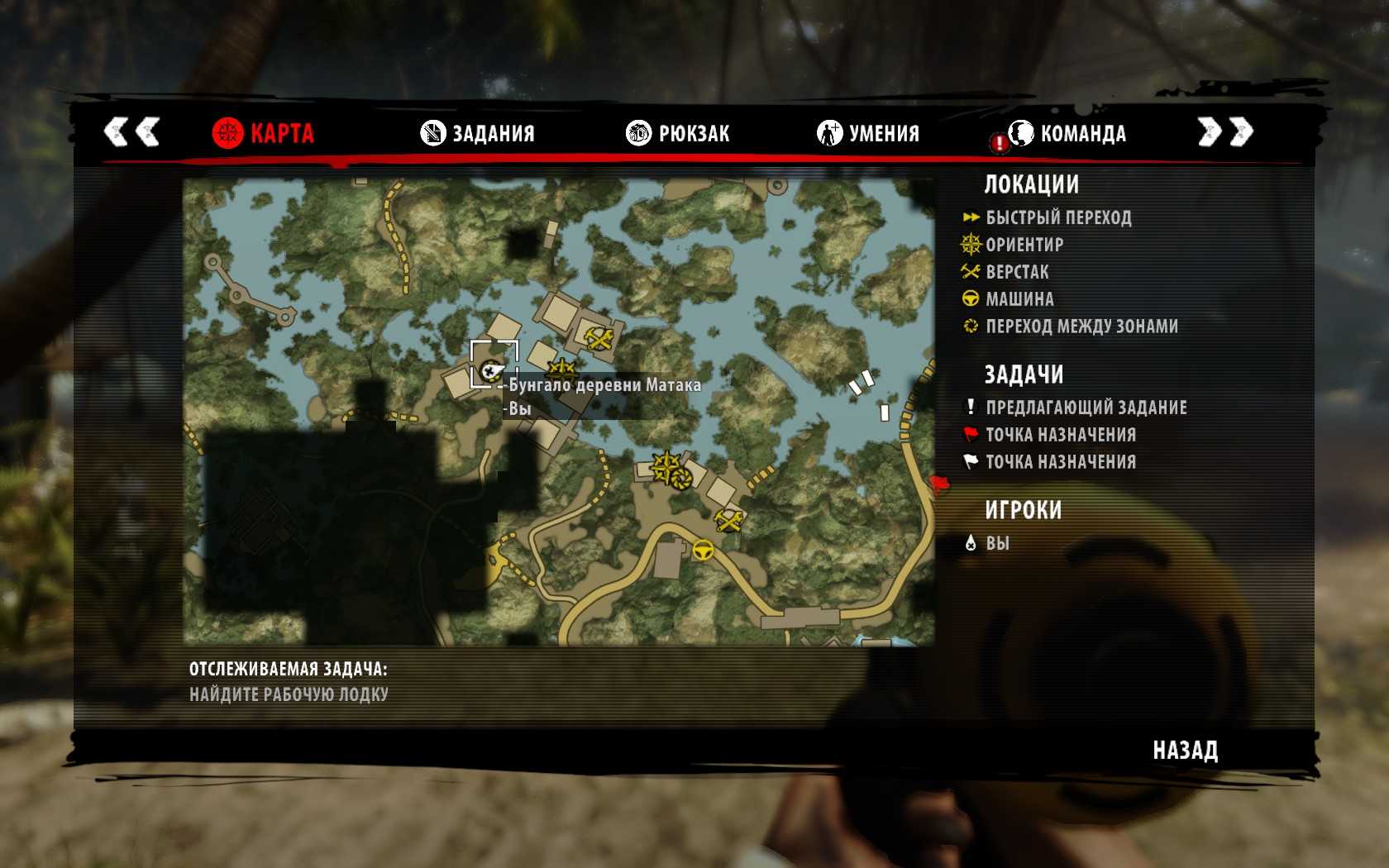
Task: Click the red flag destination marker on map
Action: click(x=939, y=484)
